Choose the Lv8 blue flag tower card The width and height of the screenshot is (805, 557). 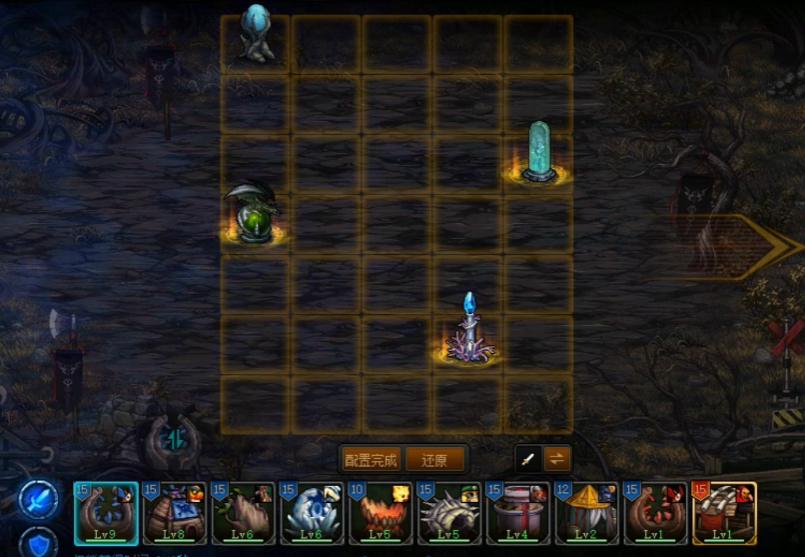(175, 513)
